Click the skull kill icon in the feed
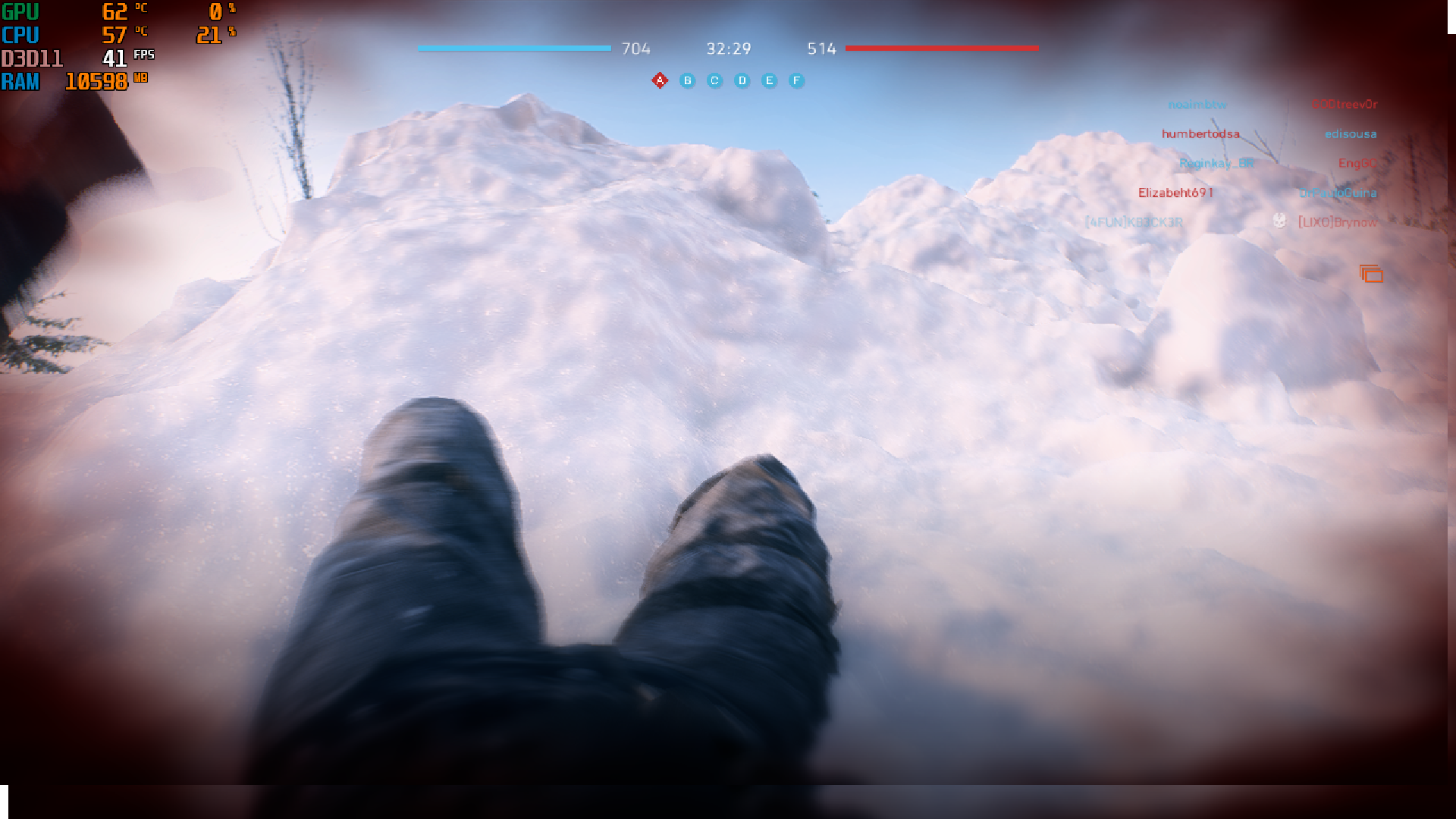Viewport: 1456px width, 819px height. point(1280,221)
